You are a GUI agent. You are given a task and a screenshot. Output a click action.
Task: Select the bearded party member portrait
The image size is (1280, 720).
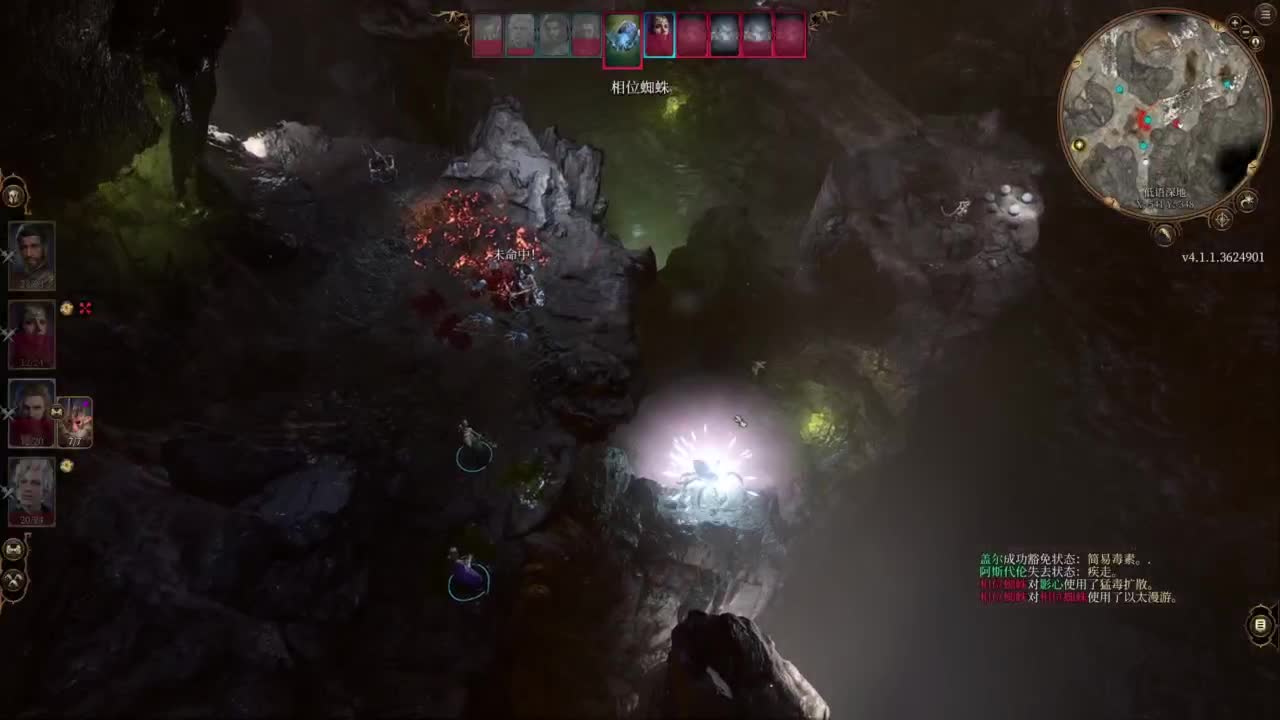point(32,256)
